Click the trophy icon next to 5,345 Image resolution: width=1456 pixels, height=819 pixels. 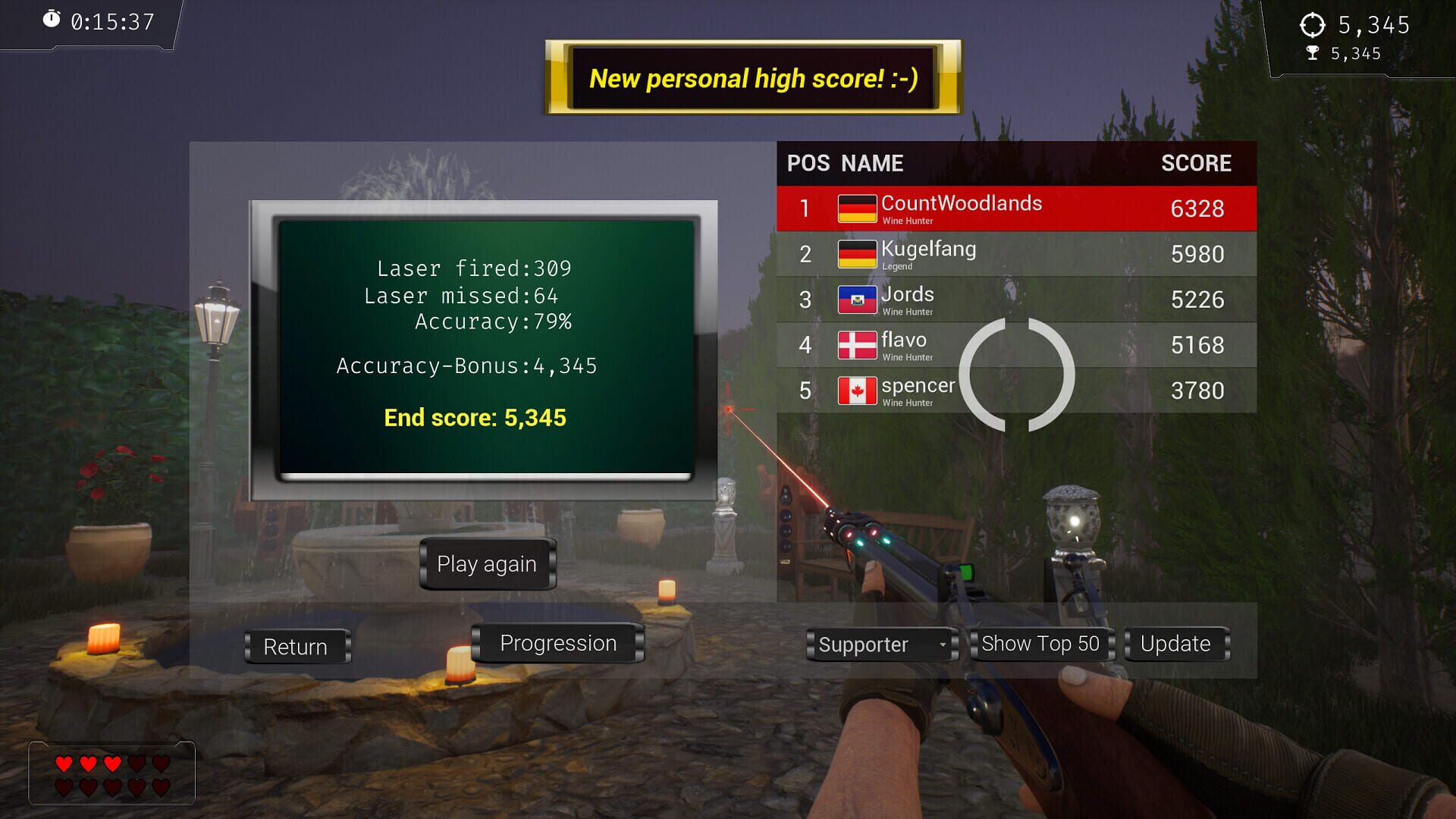pos(1312,53)
